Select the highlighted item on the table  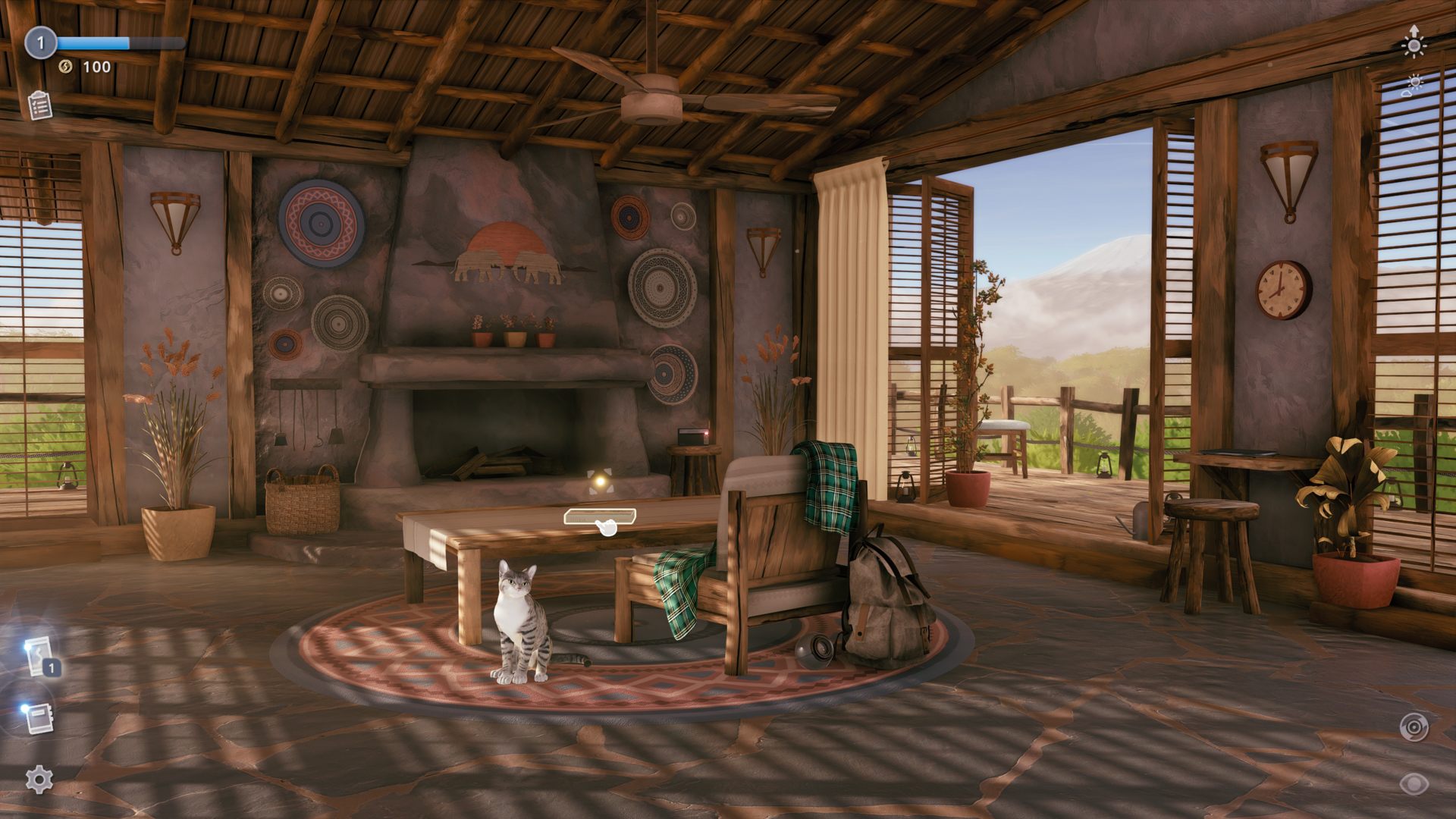click(x=599, y=517)
